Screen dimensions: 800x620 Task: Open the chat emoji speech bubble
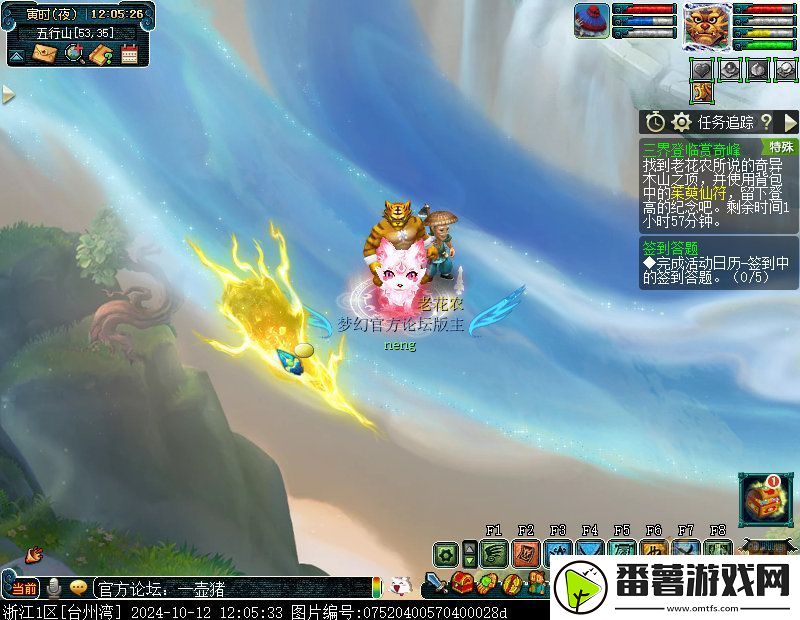78,587
